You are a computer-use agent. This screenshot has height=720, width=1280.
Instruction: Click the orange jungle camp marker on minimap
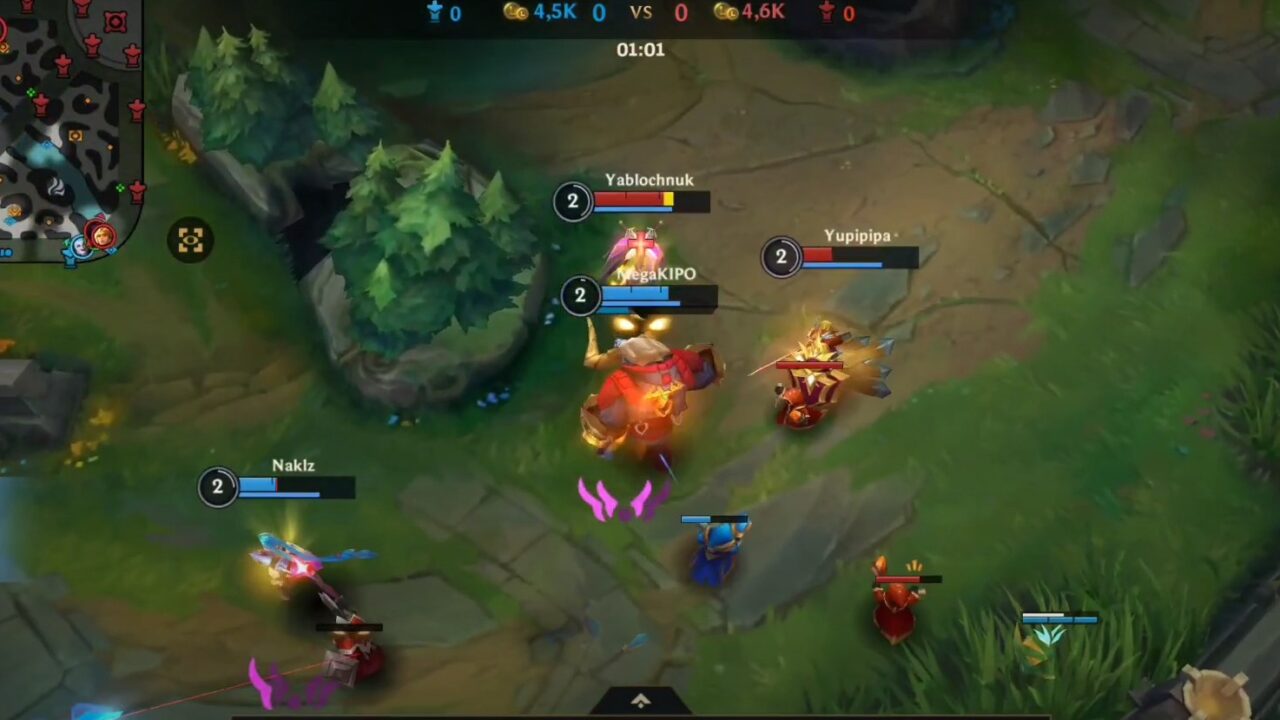pos(74,136)
